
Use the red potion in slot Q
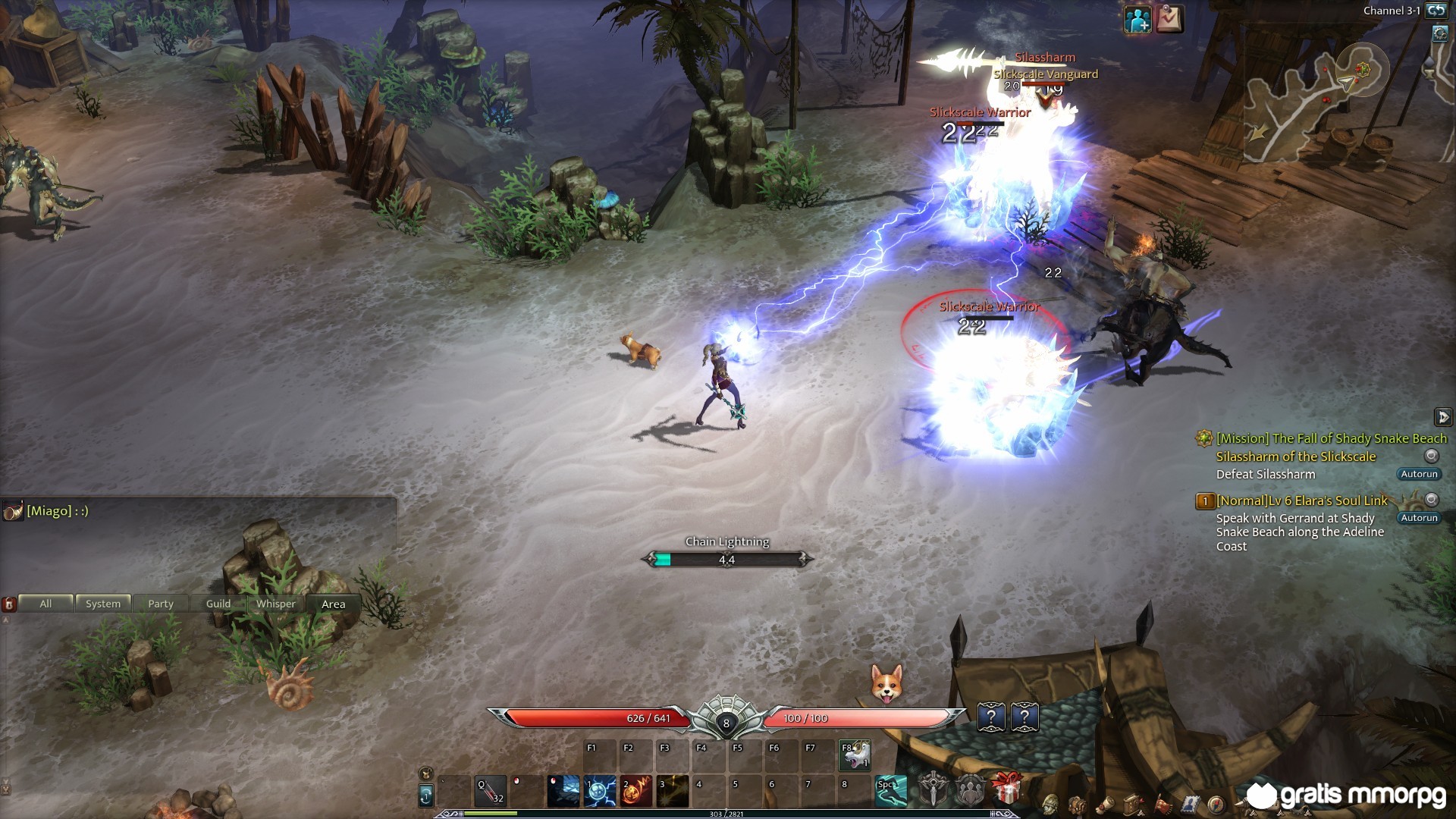(x=491, y=792)
